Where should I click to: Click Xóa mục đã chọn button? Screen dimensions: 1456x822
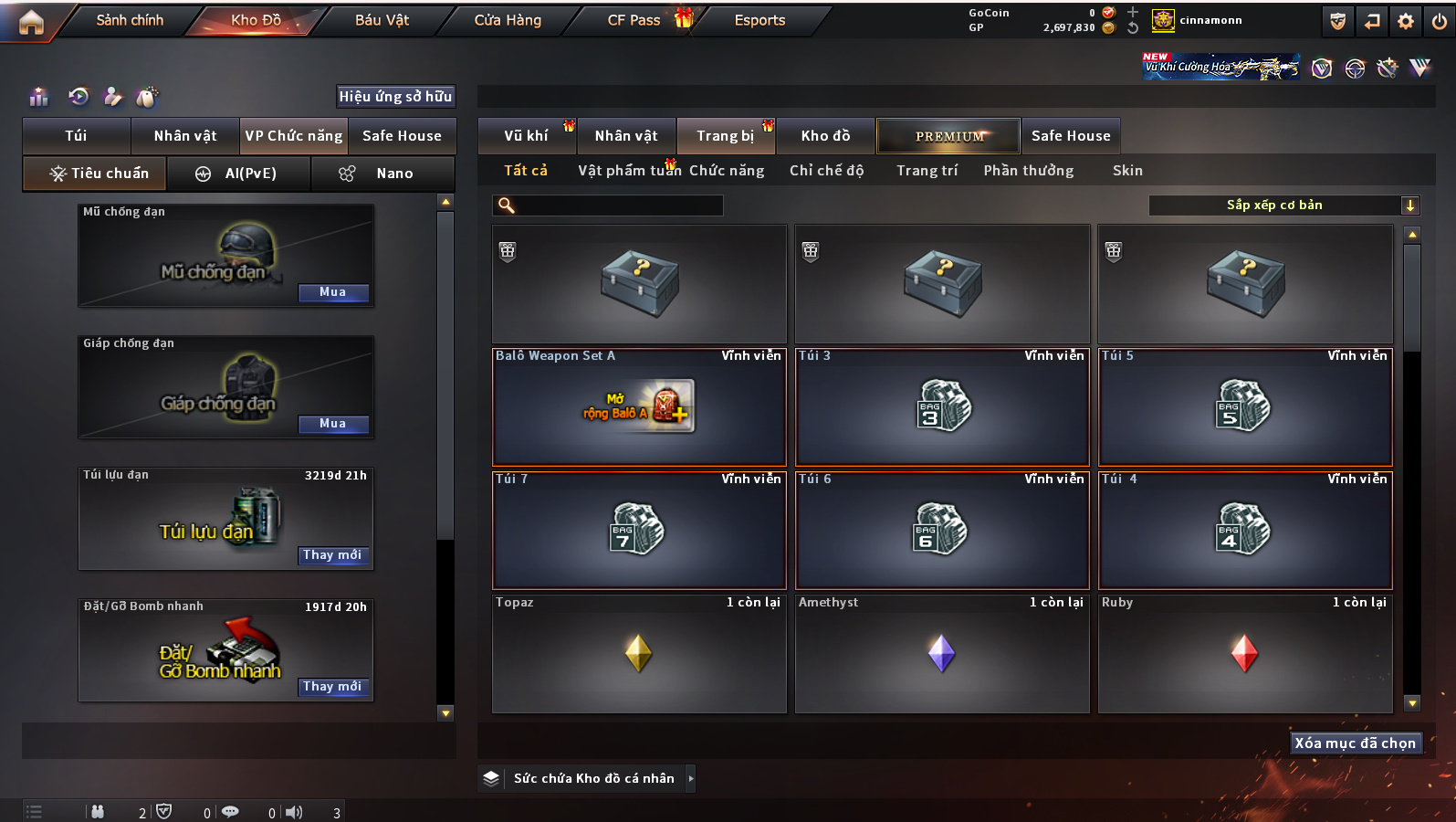(1355, 743)
